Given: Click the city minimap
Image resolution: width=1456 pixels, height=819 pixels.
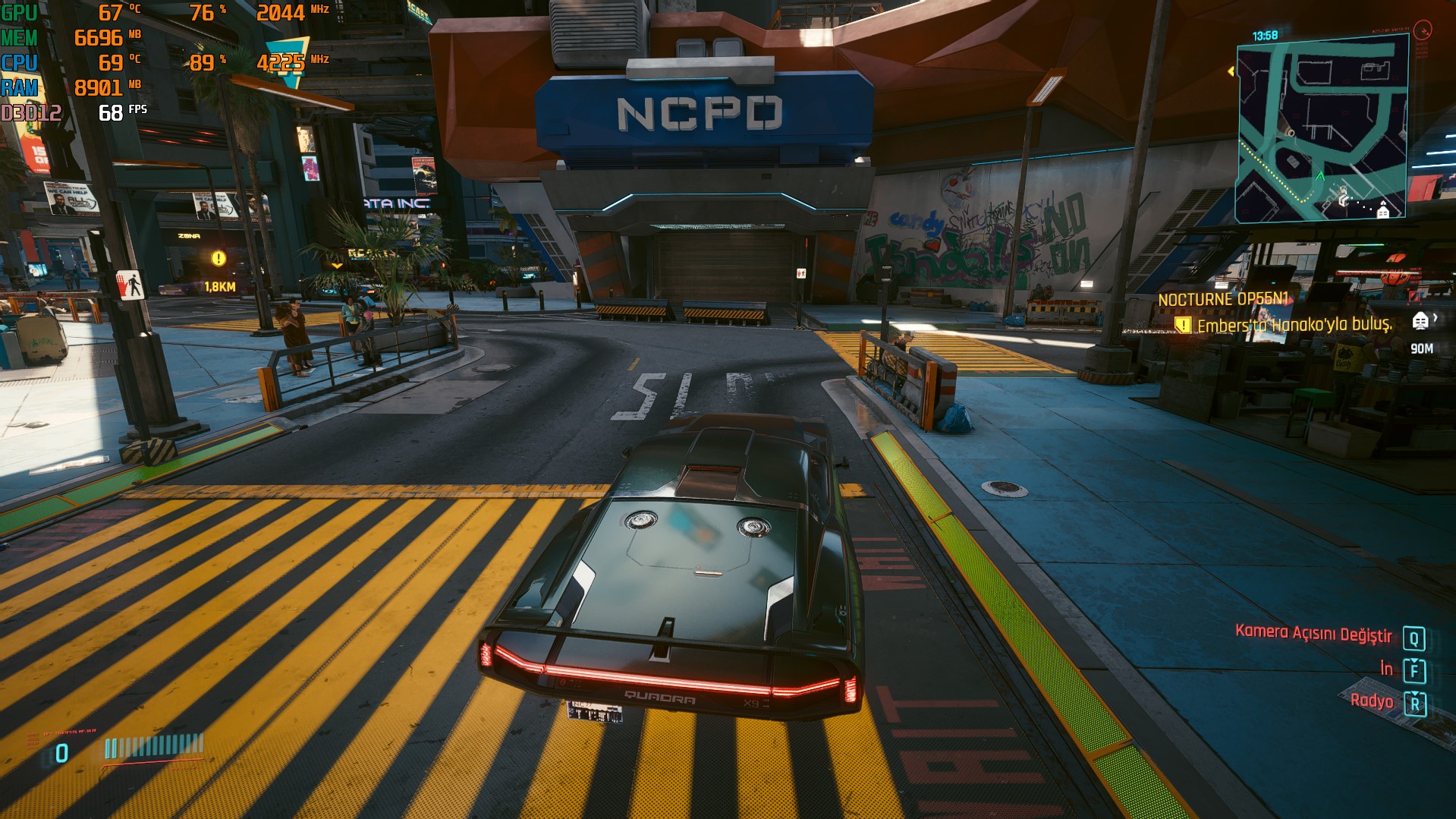Looking at the screenshot, I should coord(1321,129).
